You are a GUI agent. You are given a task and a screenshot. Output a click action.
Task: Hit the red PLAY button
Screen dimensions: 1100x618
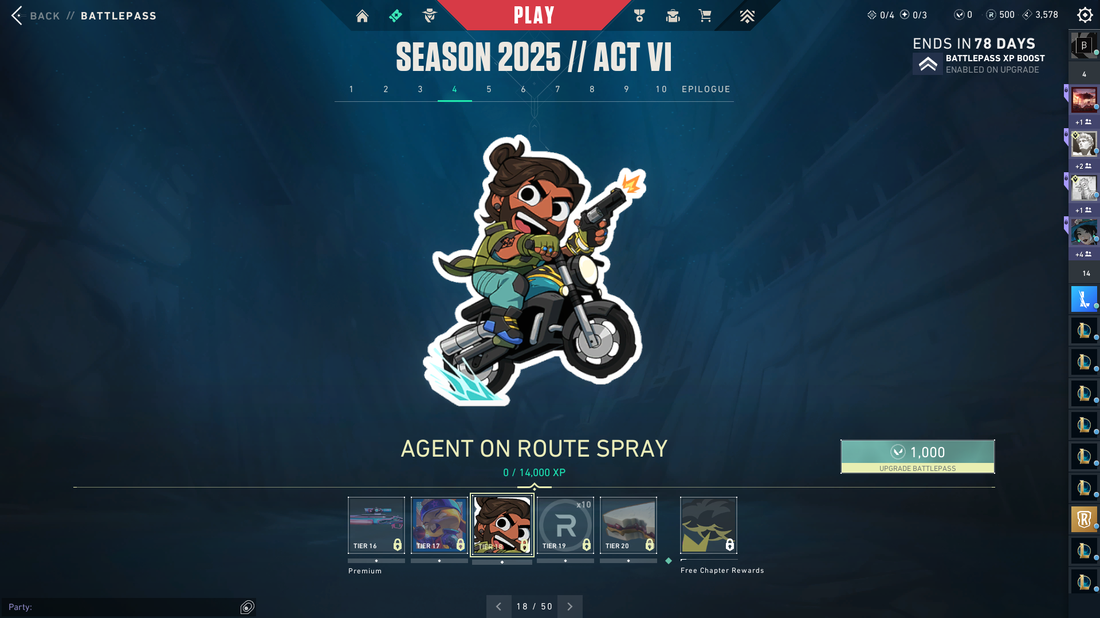coord(533,15)
